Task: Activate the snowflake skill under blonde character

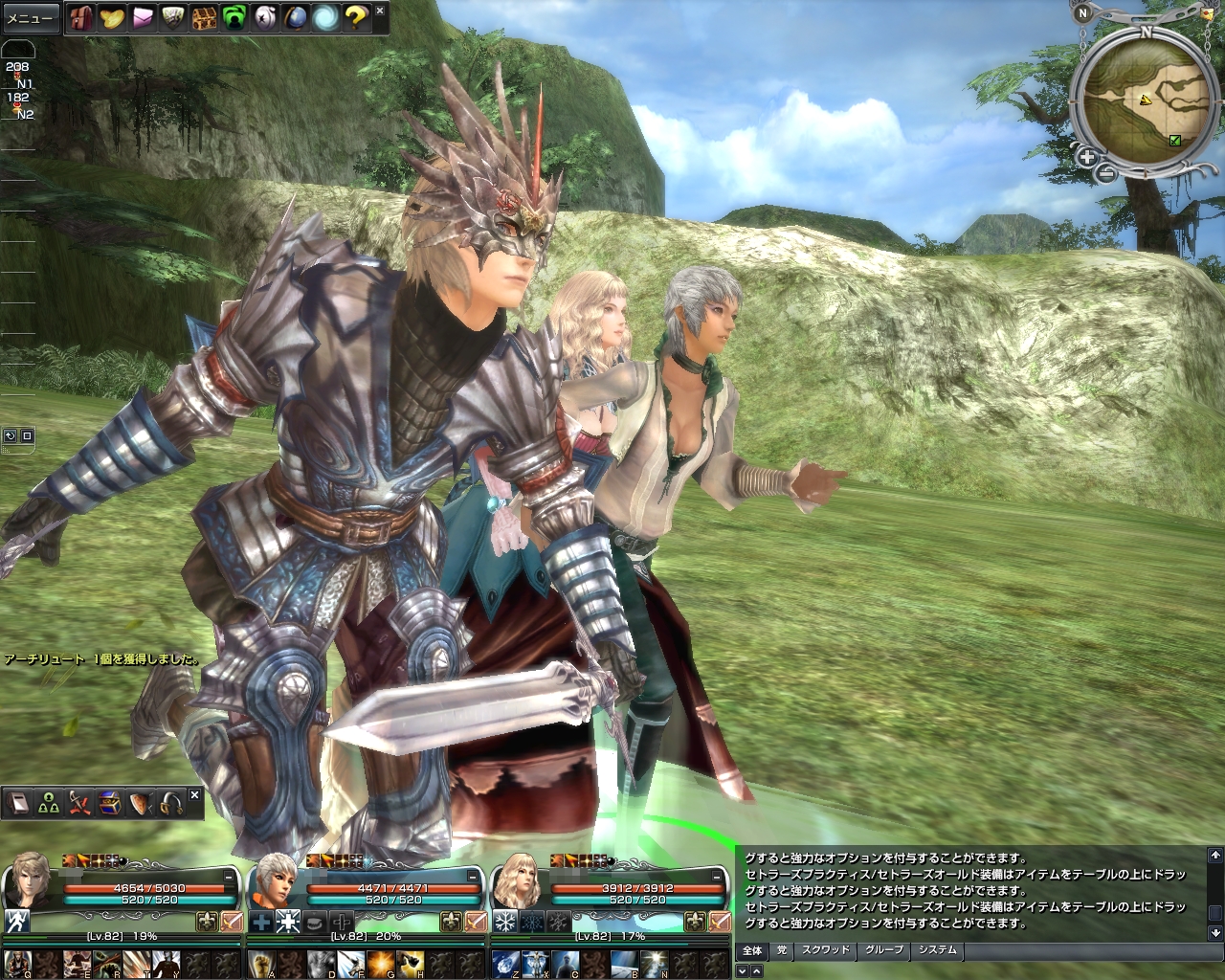Action: click(504, 922)
